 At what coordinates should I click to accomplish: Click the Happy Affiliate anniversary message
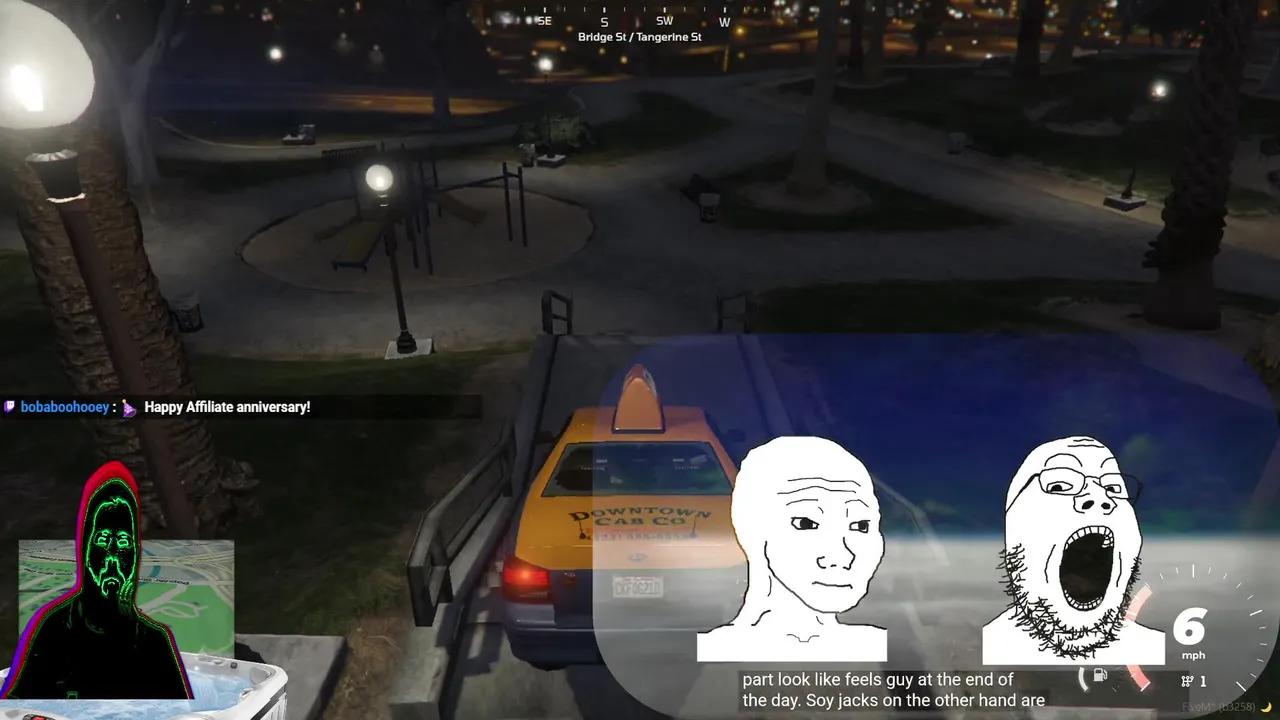tap(227, 407)
